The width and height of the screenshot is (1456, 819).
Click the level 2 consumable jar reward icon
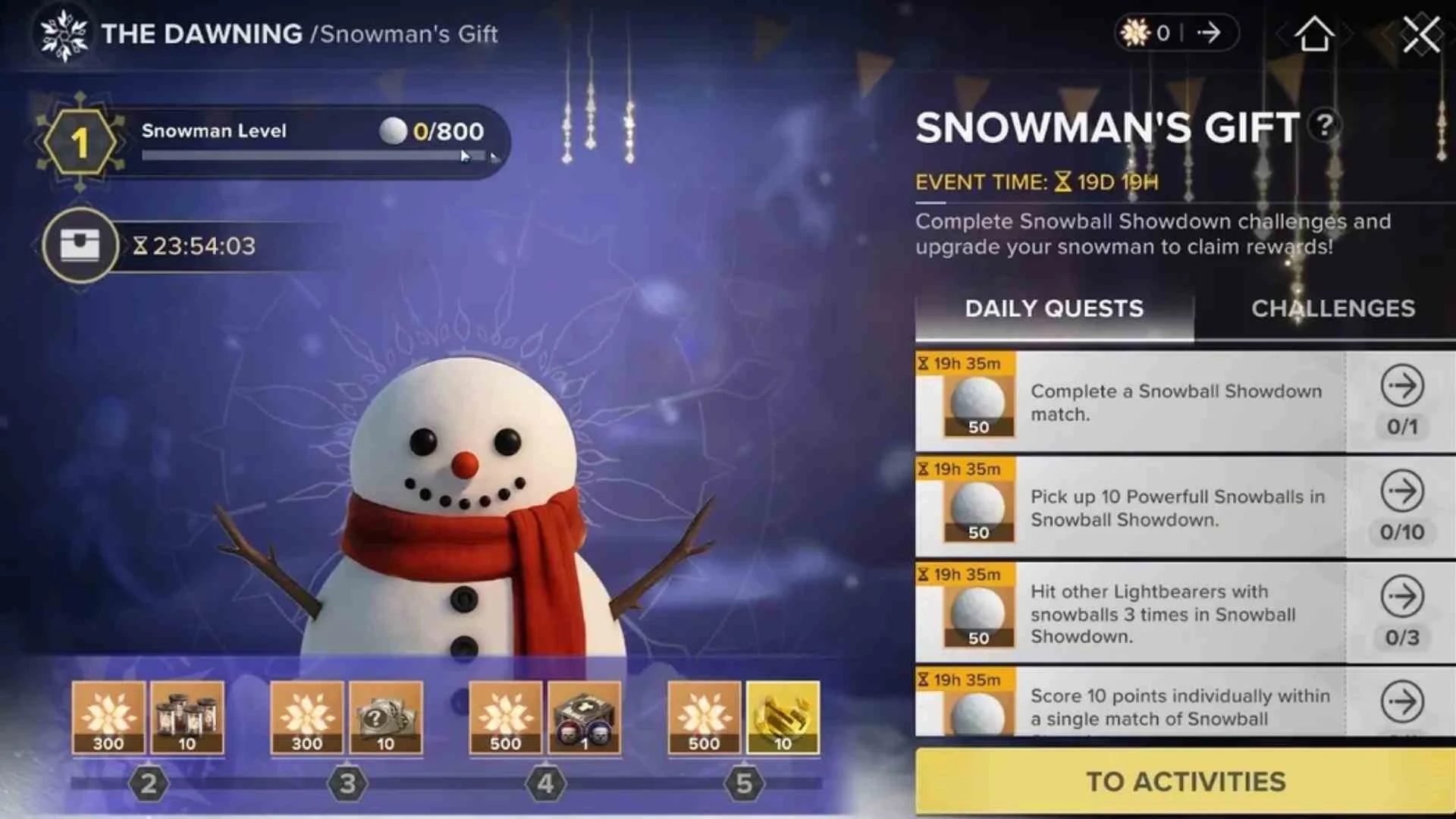pyautogui.click(x=188, y=717)
